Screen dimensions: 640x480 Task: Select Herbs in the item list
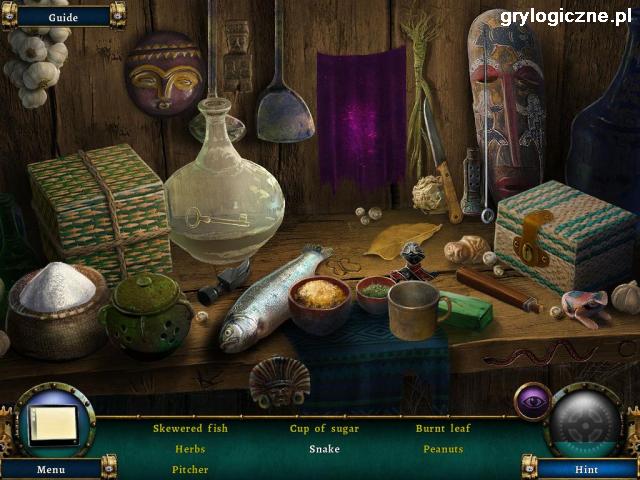190,449
